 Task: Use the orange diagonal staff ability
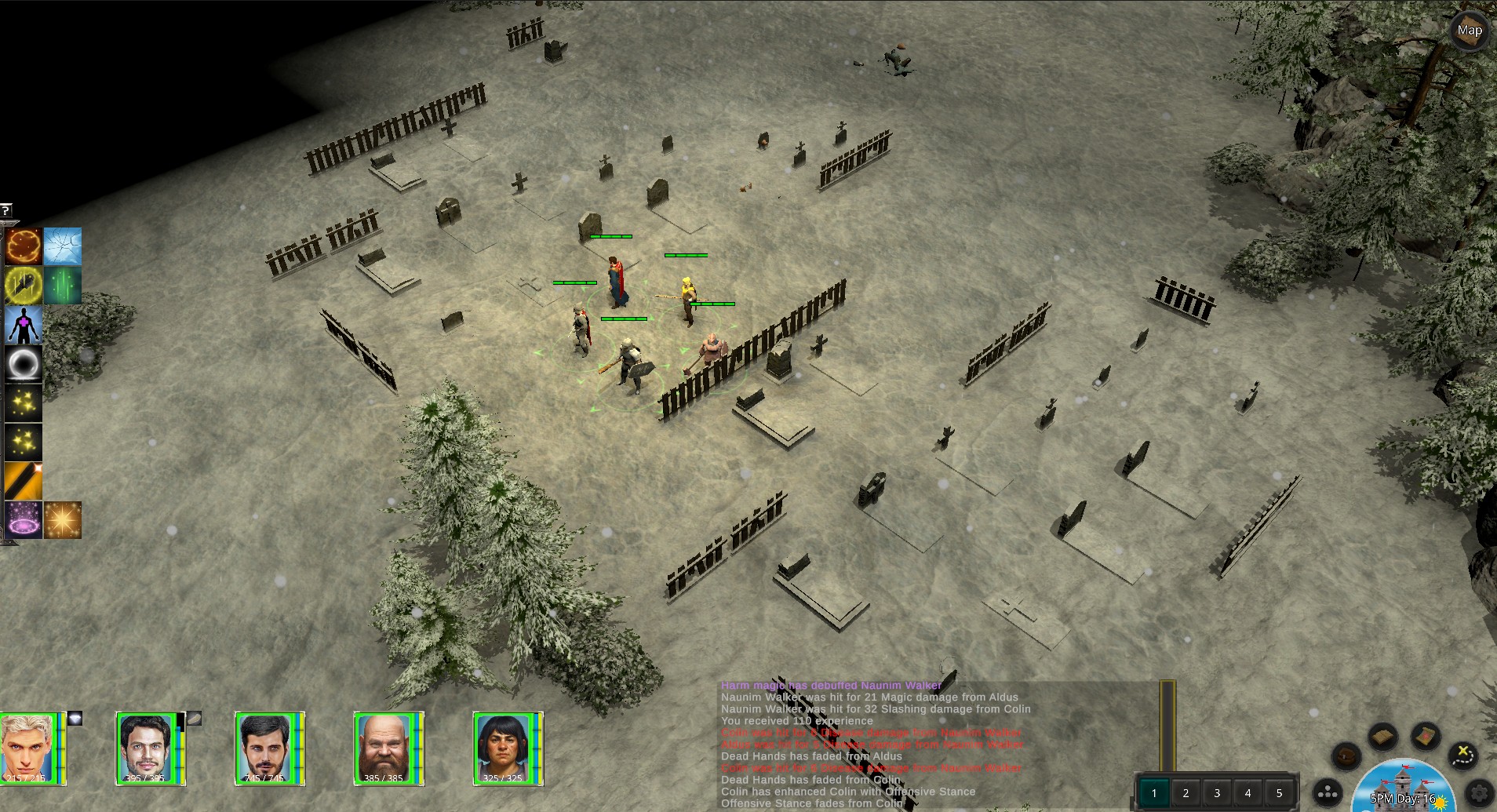[x=24, y=481]
